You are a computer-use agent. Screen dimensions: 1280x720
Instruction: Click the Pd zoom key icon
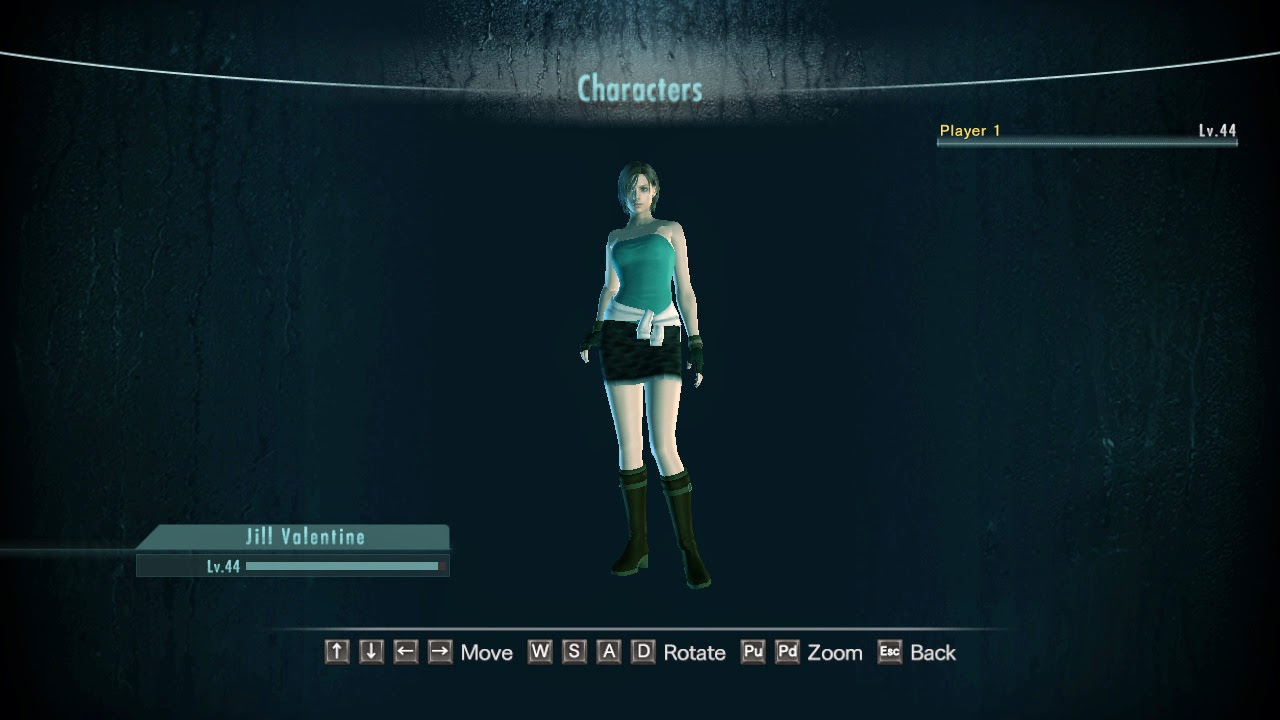(787, 652)
